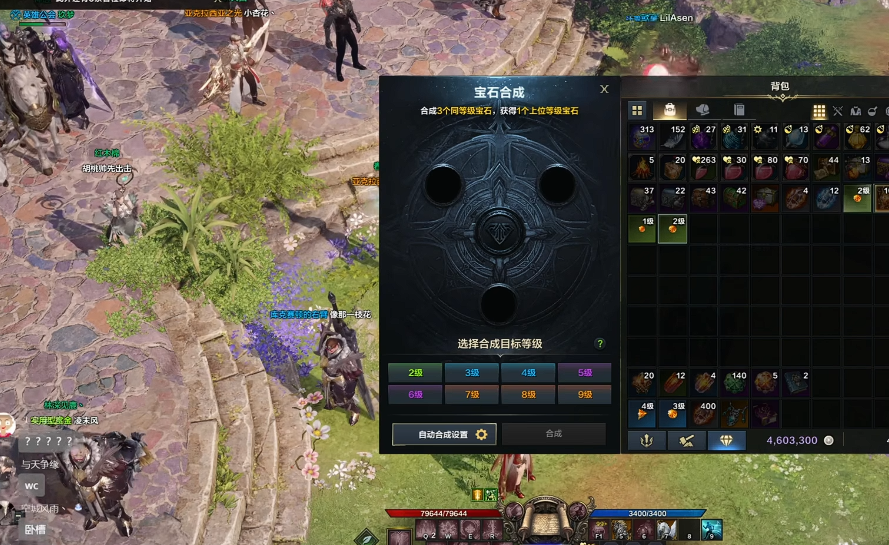Select the purple 5级 level button
The width and height of the screenshot is (889, 545).
click(x=584, y=372)
